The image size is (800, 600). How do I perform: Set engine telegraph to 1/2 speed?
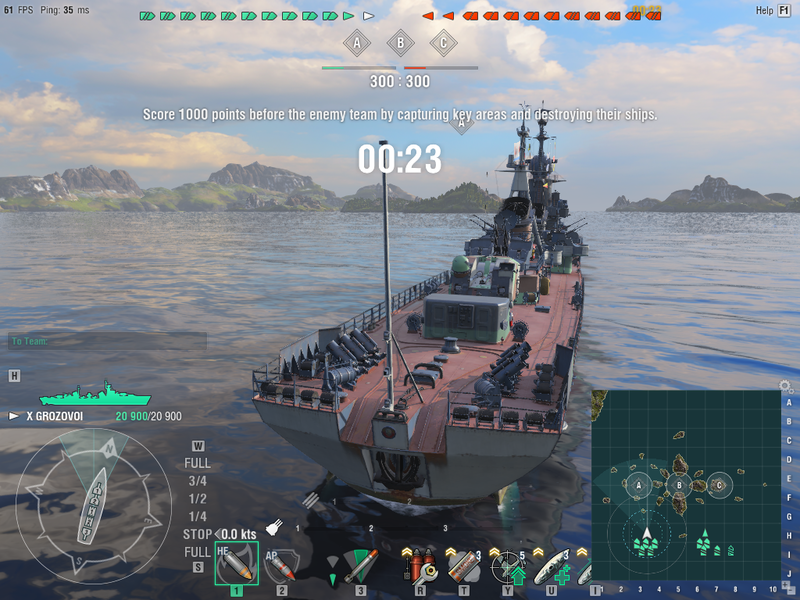(x=197, y=498)
